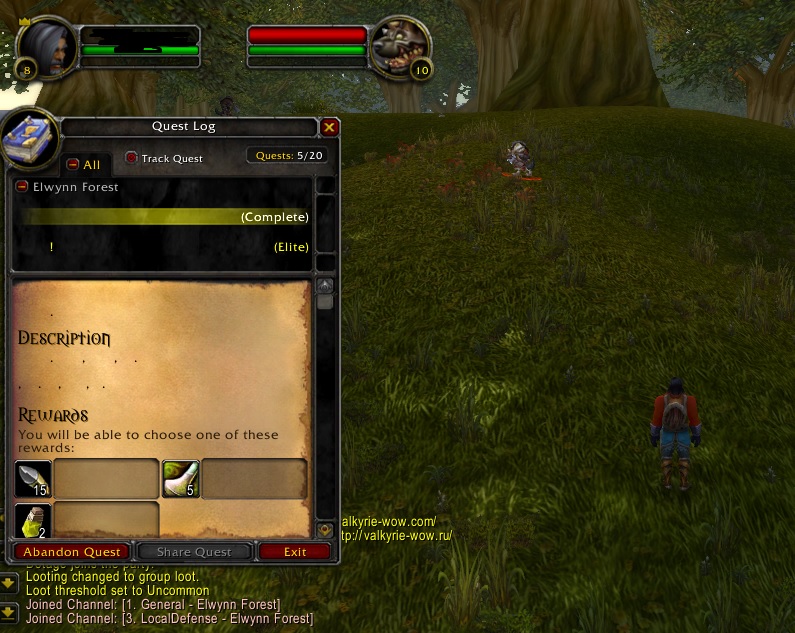Collapse the All quests header
The width and height of the screenshot is (795, 633).
(72, 164)
